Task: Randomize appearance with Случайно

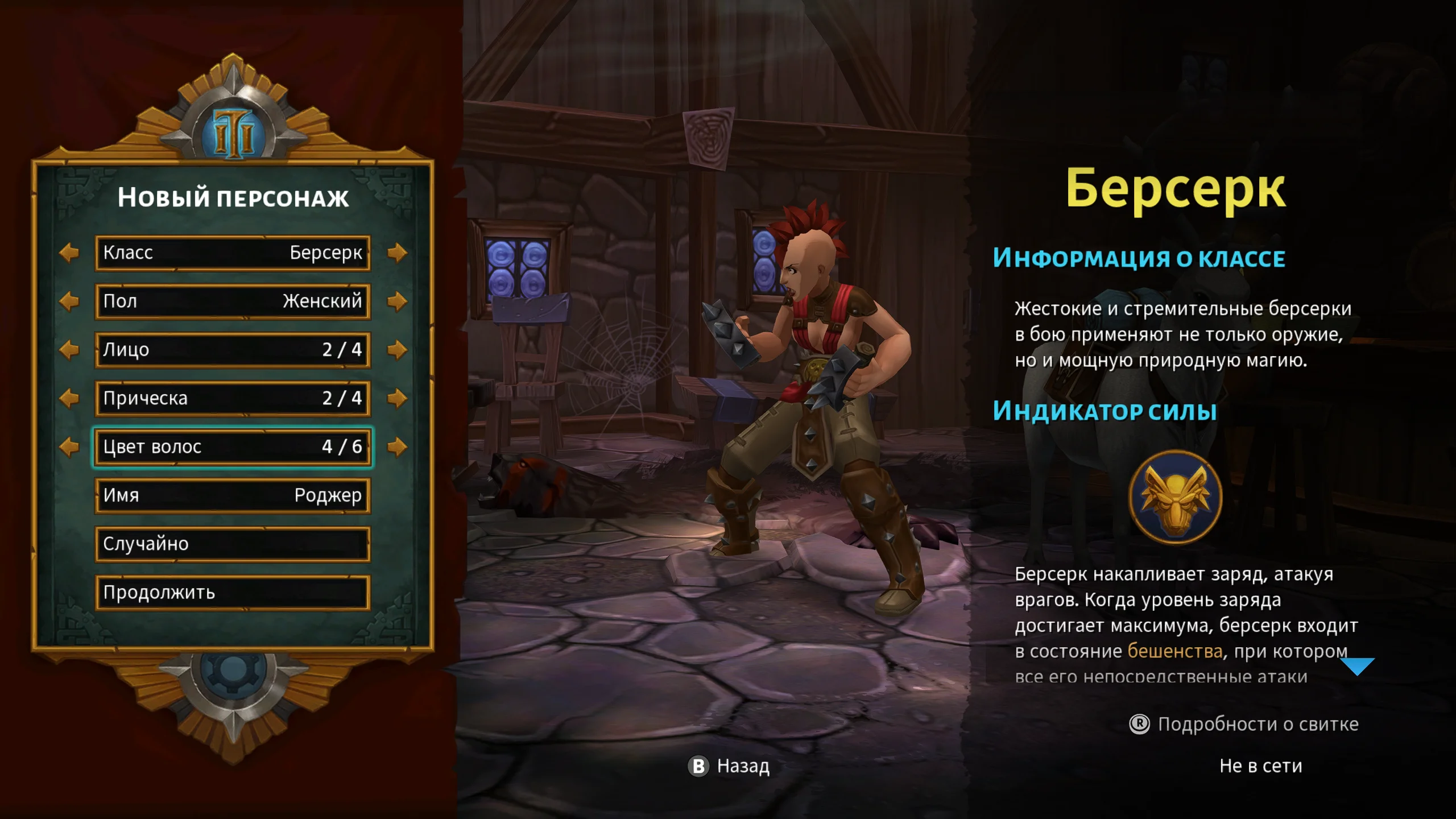Action: point(233,544)
